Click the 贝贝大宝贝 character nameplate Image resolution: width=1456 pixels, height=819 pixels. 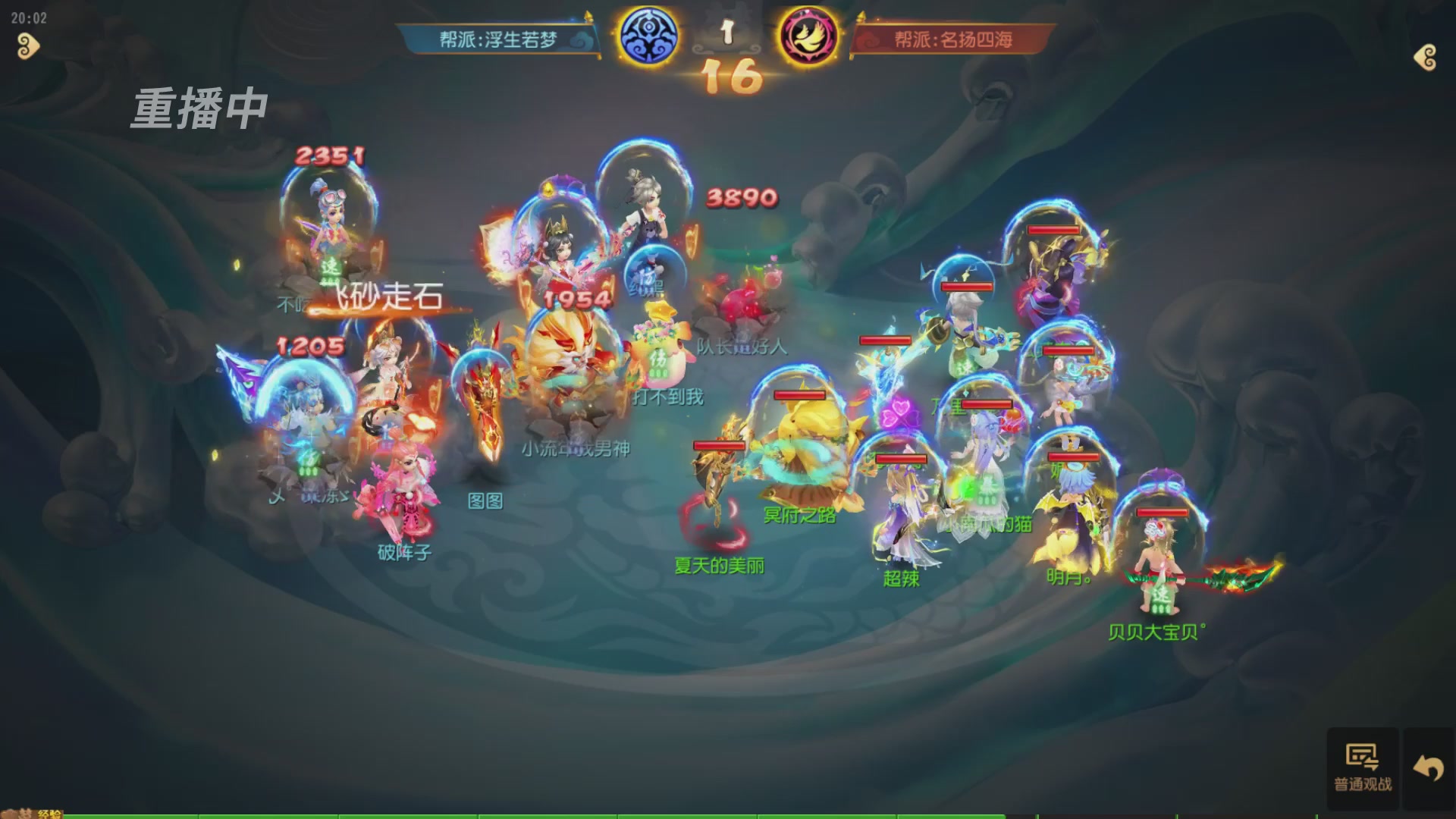click(1154, 631)
